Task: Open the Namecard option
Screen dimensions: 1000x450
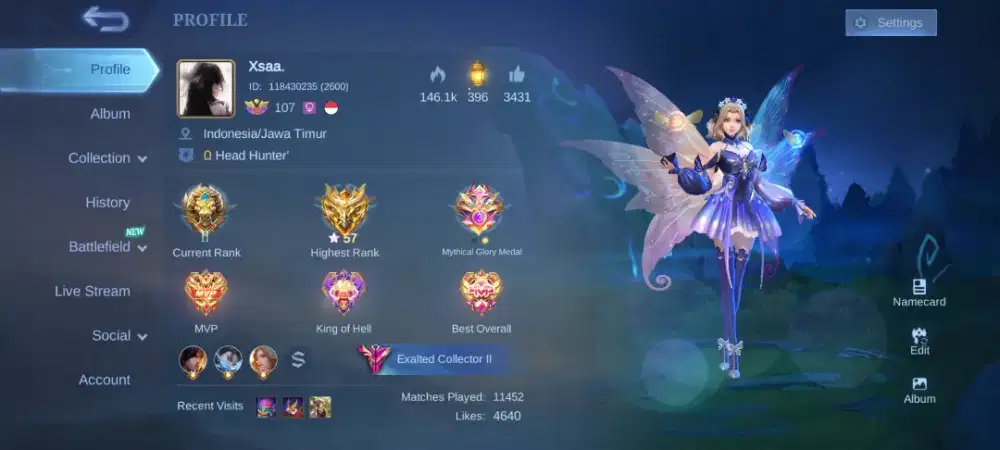Action: (919, 292)
